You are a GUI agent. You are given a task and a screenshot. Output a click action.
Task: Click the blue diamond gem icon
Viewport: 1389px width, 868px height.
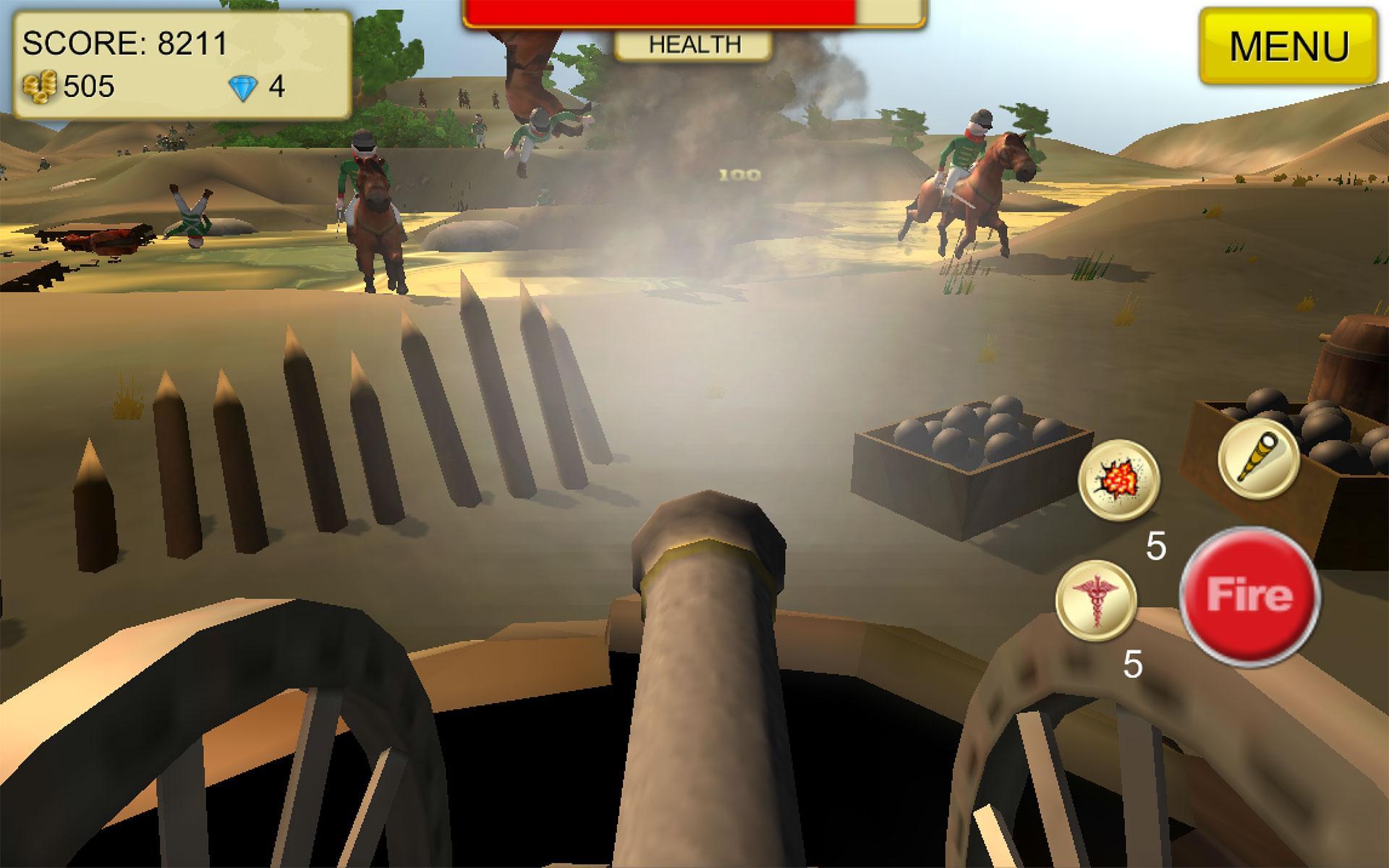(245, 85)
